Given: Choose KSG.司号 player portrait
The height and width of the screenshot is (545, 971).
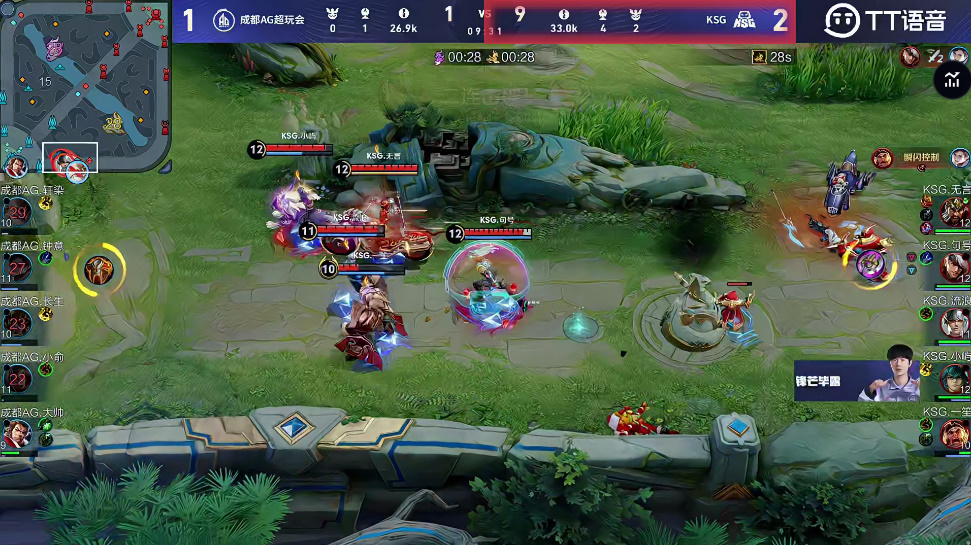Looking at the screenshot, I should click(954, 266).
